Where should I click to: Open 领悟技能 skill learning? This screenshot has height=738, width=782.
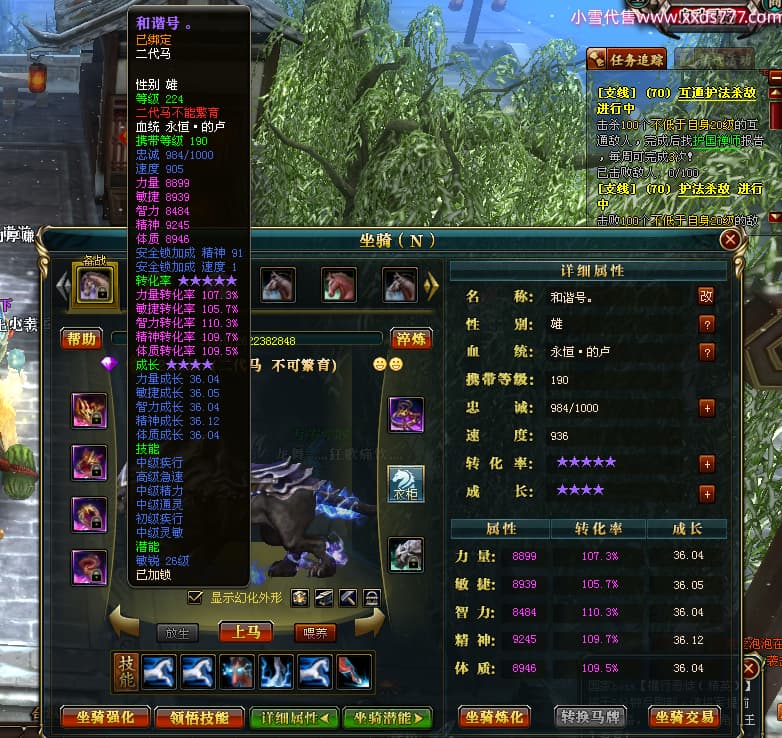click(x=201, y=717)
